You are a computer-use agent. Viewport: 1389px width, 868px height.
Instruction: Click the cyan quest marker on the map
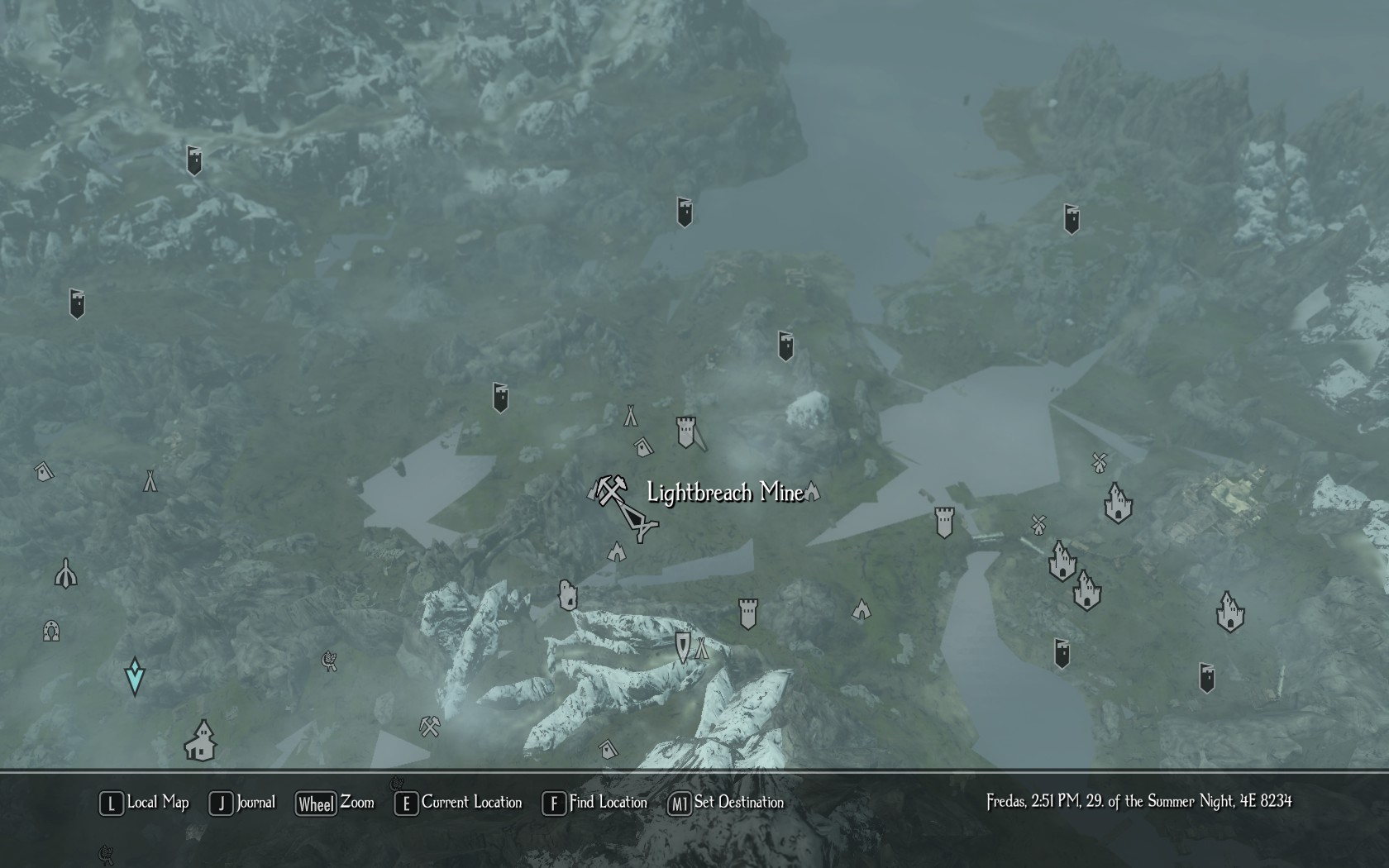(134, 675)
